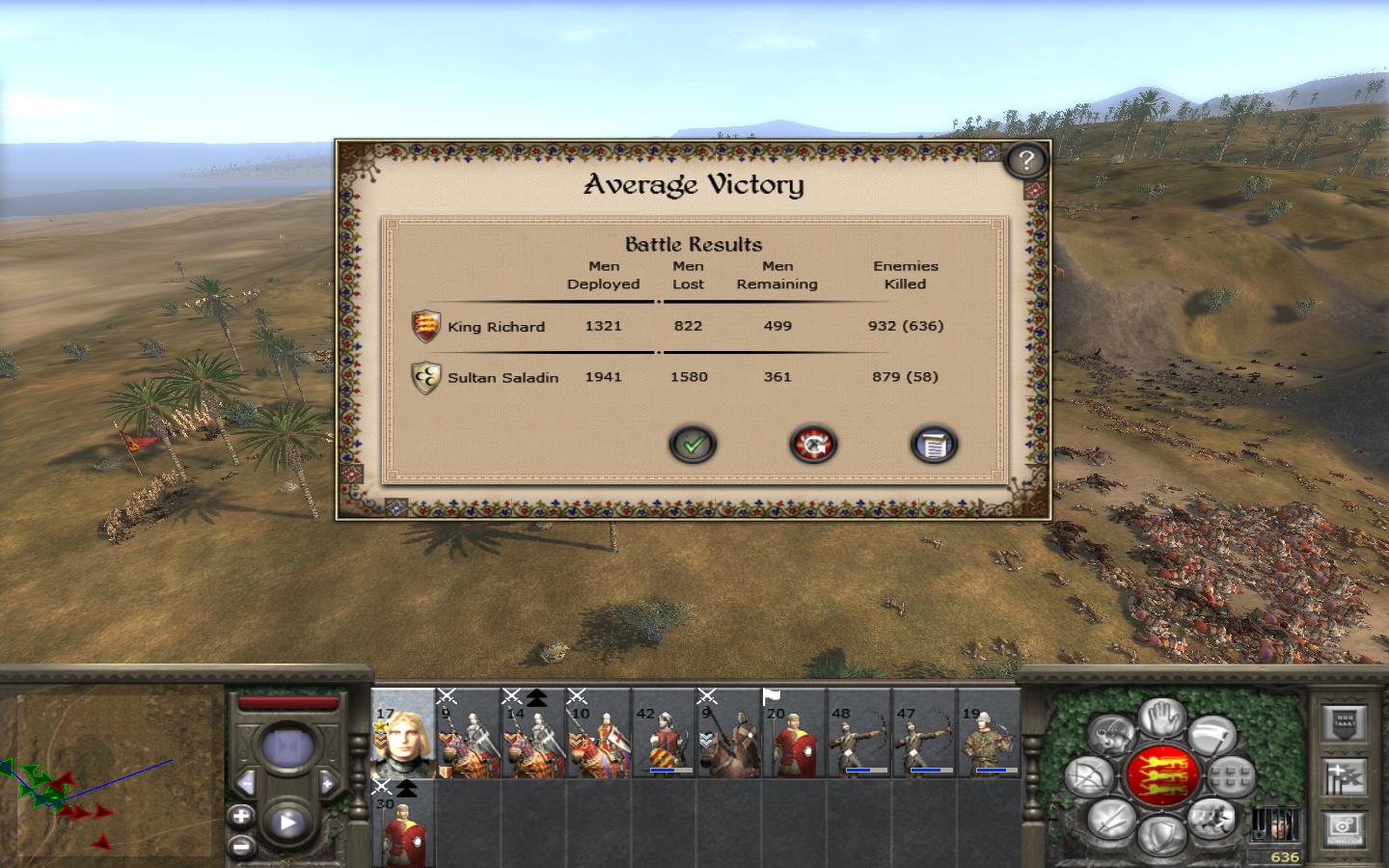Zoom out the minimap with the minus button

(241, 846)
